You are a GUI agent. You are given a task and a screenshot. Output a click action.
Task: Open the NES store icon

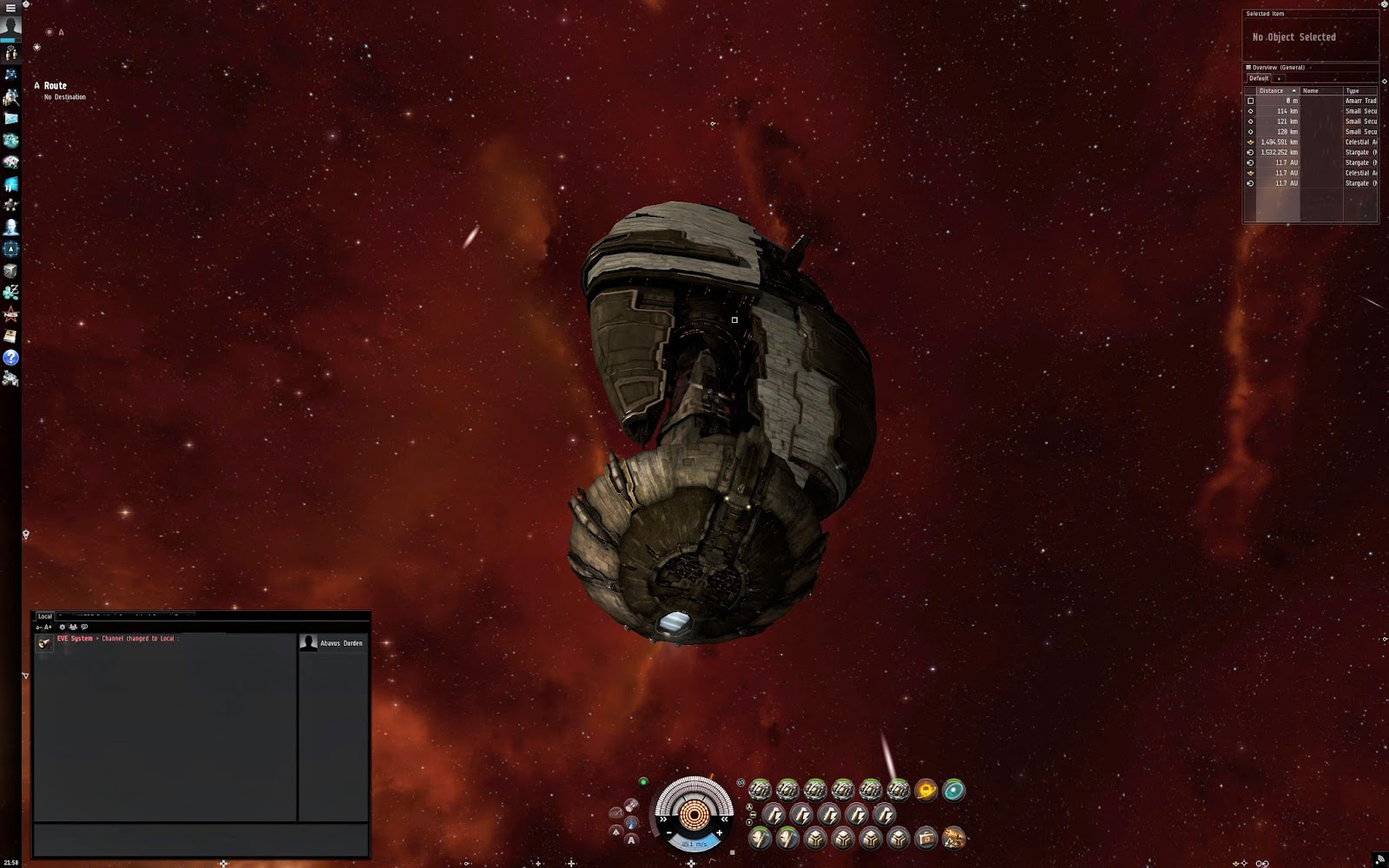click(x=10, y=313)
